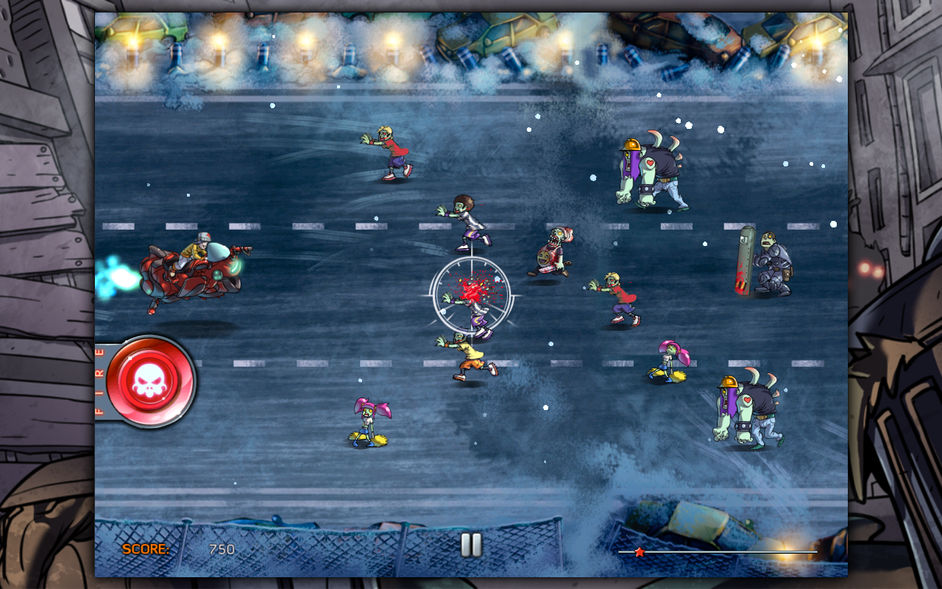
Task: Pause the game
Action: coord(471,545)
